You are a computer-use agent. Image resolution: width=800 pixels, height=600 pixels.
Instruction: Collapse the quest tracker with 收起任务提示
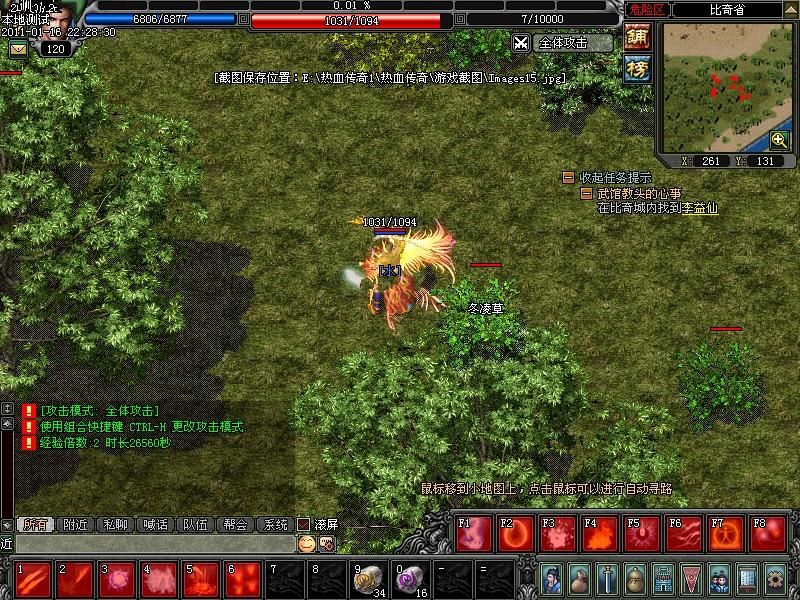pyautogui.click(x=569, y=178)
